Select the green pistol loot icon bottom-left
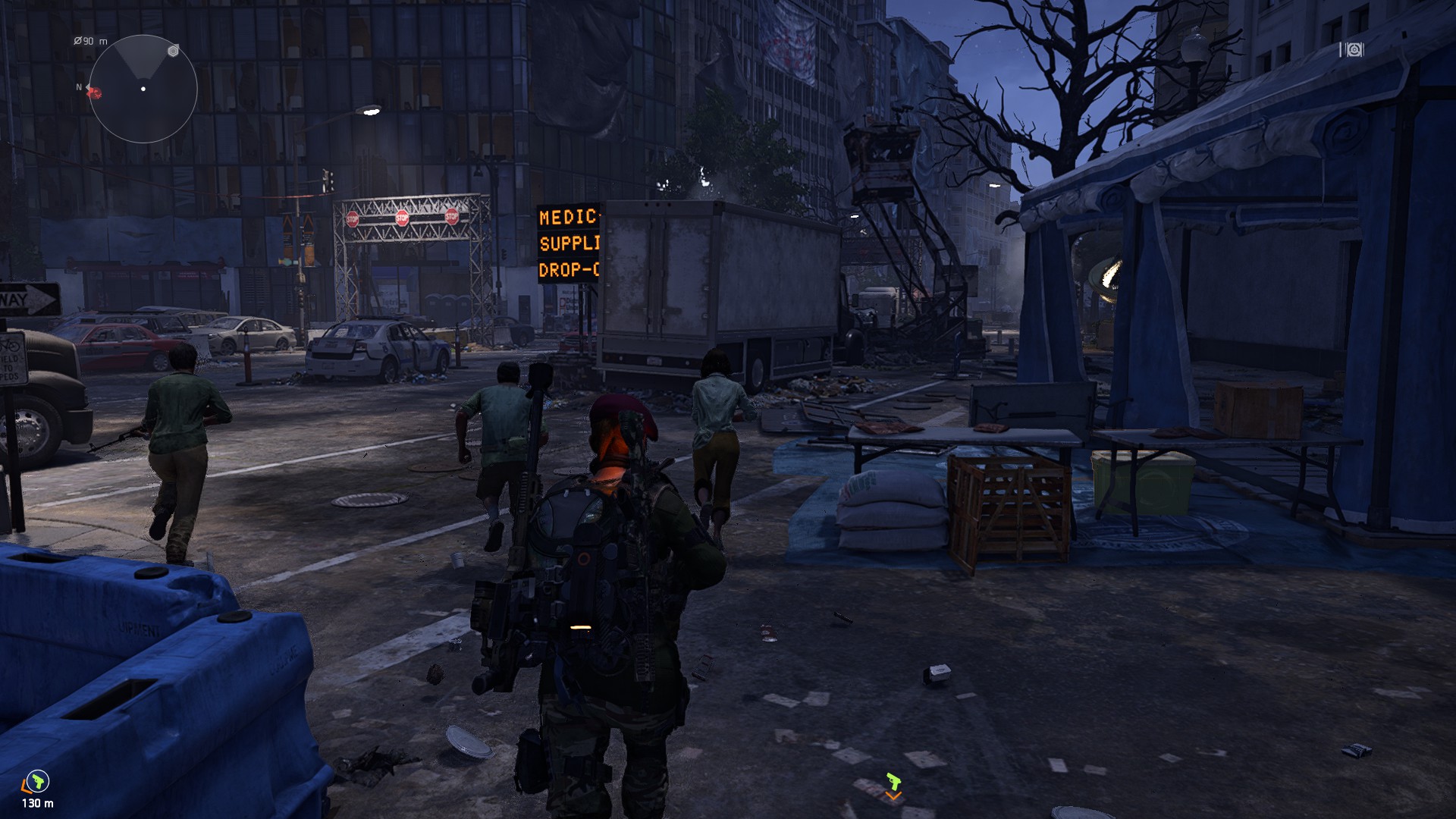Image resolution: width=1456 pixels, height=819 pixels. (x=38, y=782)
